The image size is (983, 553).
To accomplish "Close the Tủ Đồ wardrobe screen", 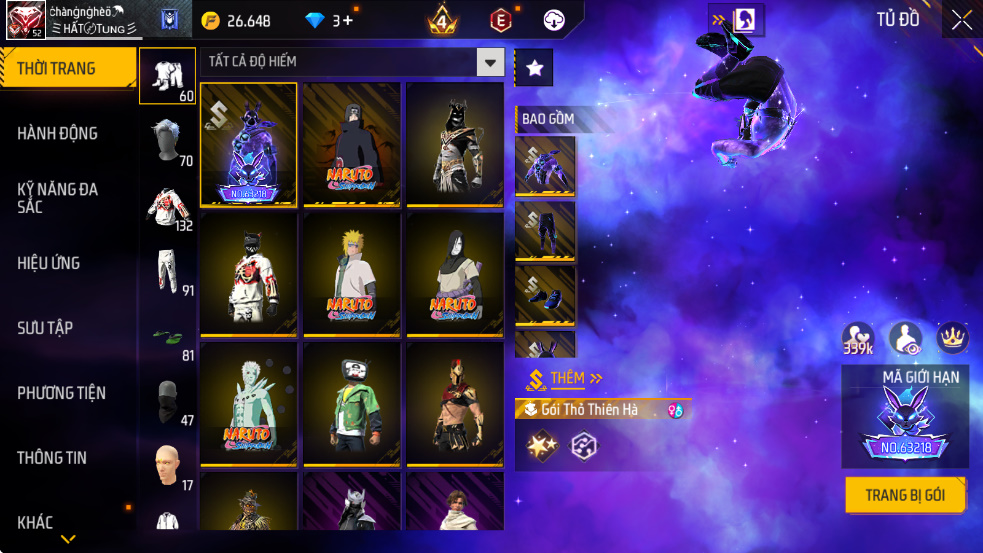I will (x=961, y=20).
